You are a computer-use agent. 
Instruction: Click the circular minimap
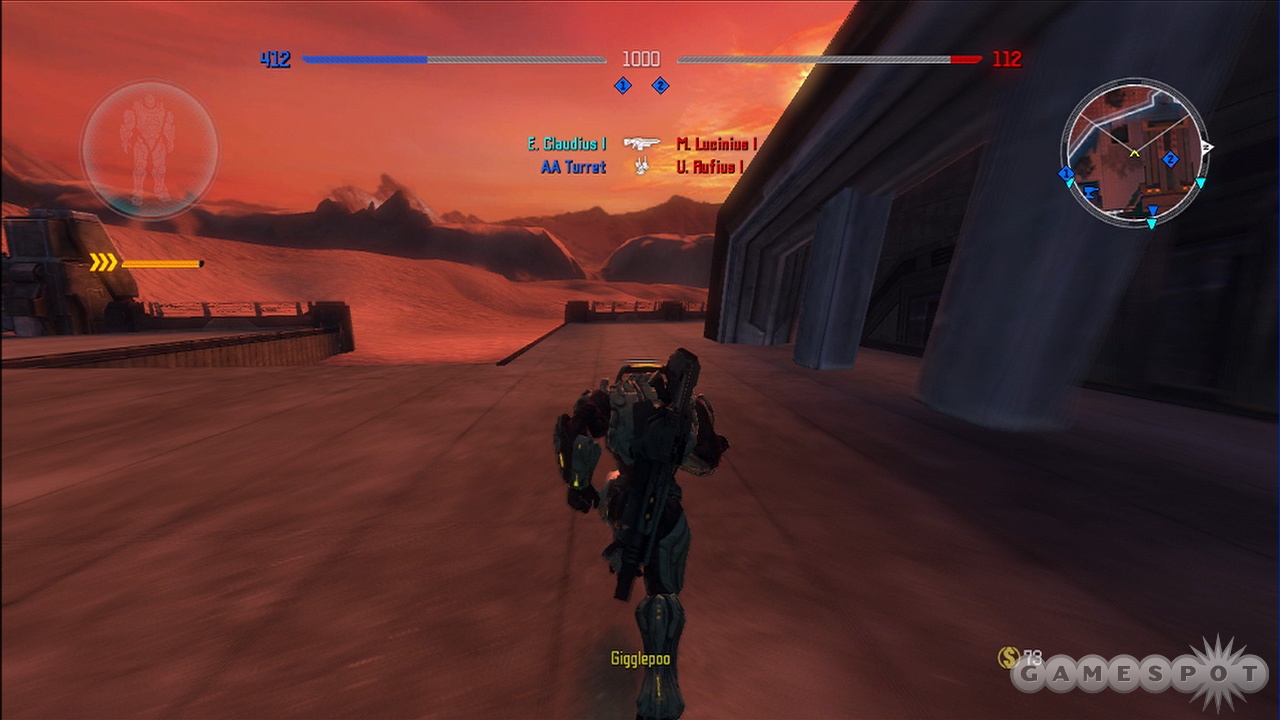[1134, 152]
